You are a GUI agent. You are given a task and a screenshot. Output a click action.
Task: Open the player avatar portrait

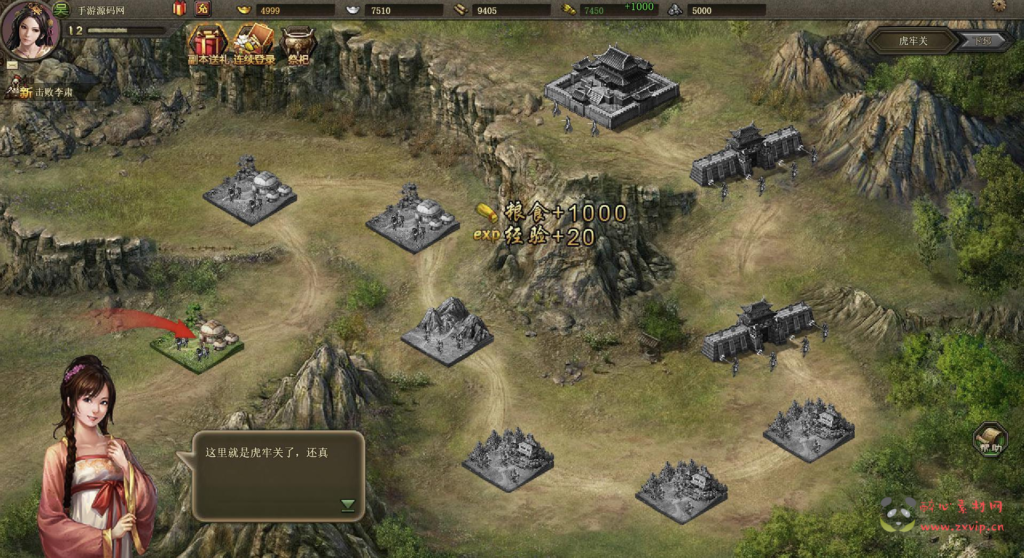click(30, 29)
